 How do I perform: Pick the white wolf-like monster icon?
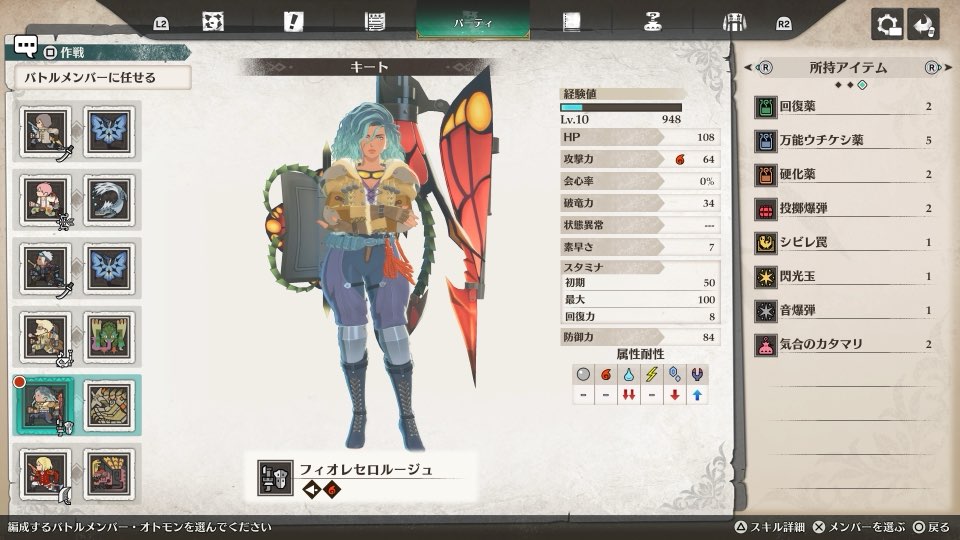[108, 199]
